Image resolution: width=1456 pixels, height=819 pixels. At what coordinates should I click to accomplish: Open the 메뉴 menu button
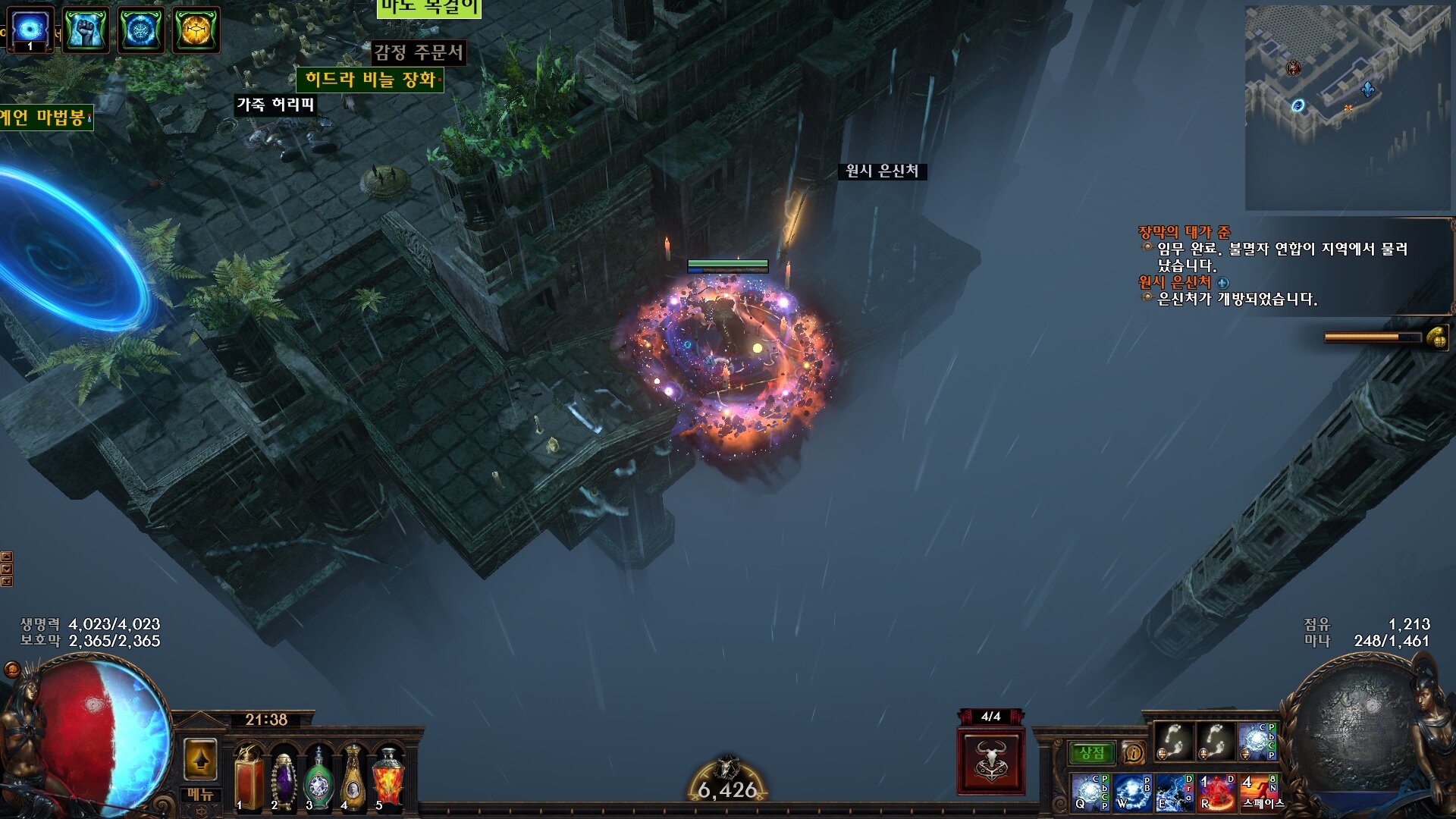tap(201, 795)
